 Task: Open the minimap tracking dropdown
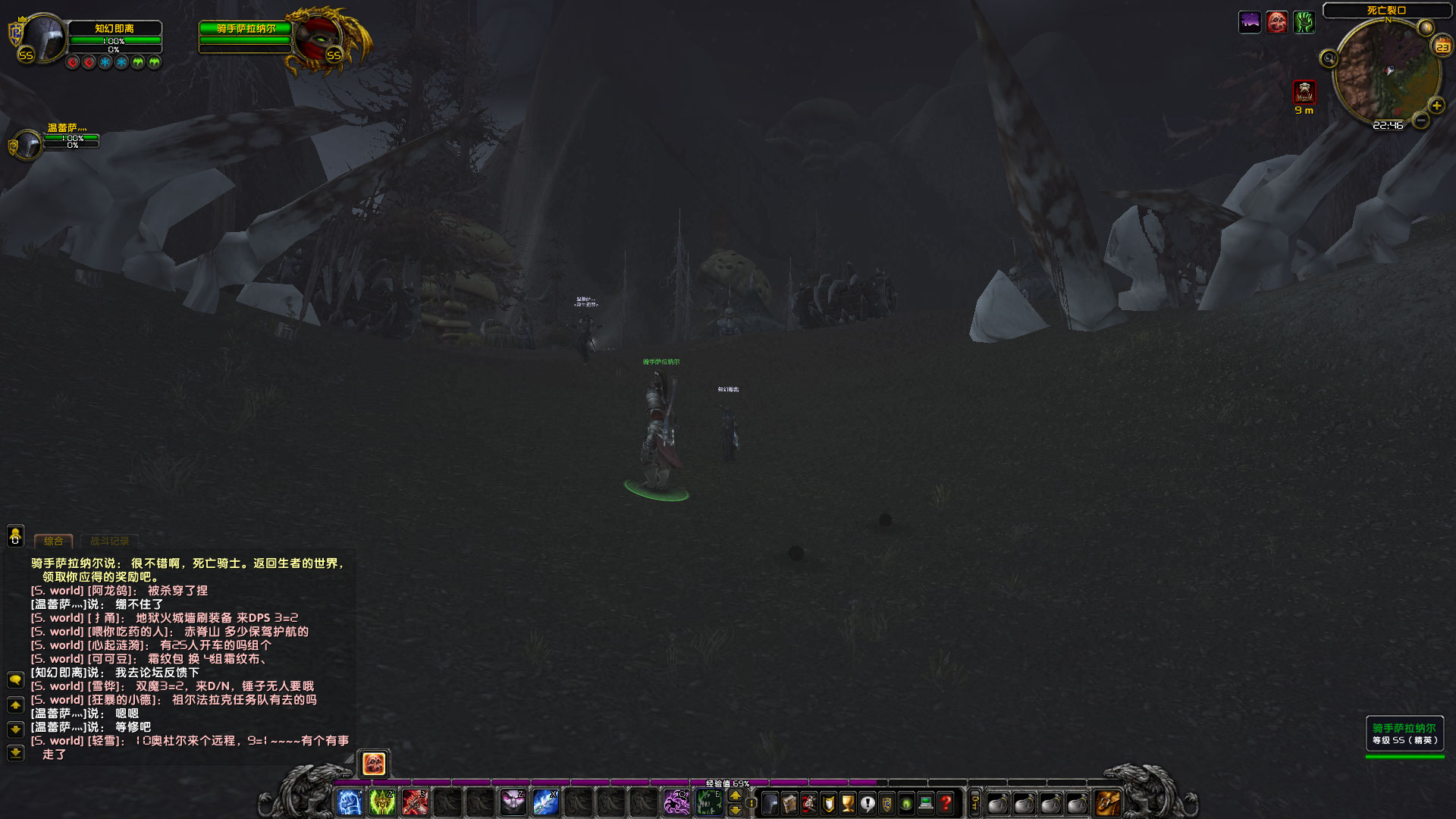coord(1329,58)
